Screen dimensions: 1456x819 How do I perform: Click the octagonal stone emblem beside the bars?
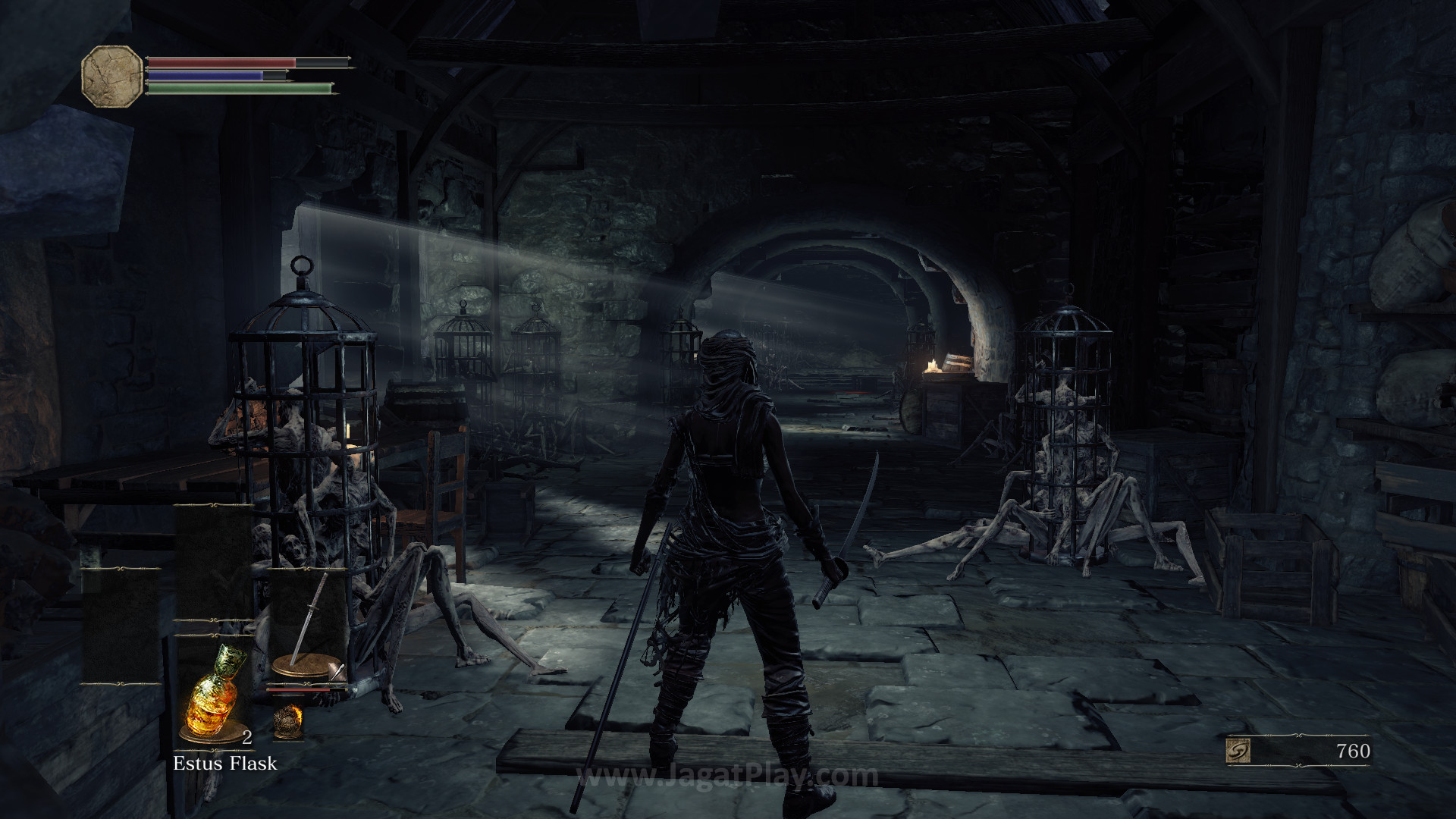(x=111, y=75)
